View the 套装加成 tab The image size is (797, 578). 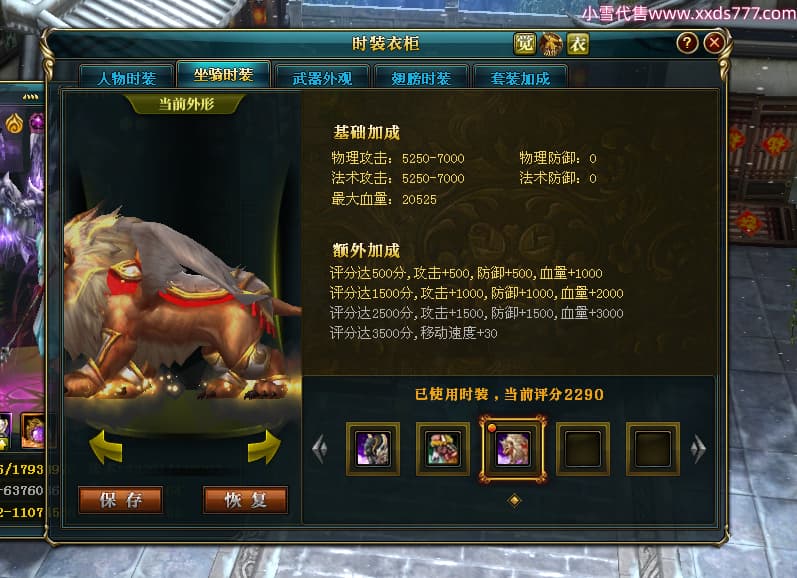click(x=514, y=79)
